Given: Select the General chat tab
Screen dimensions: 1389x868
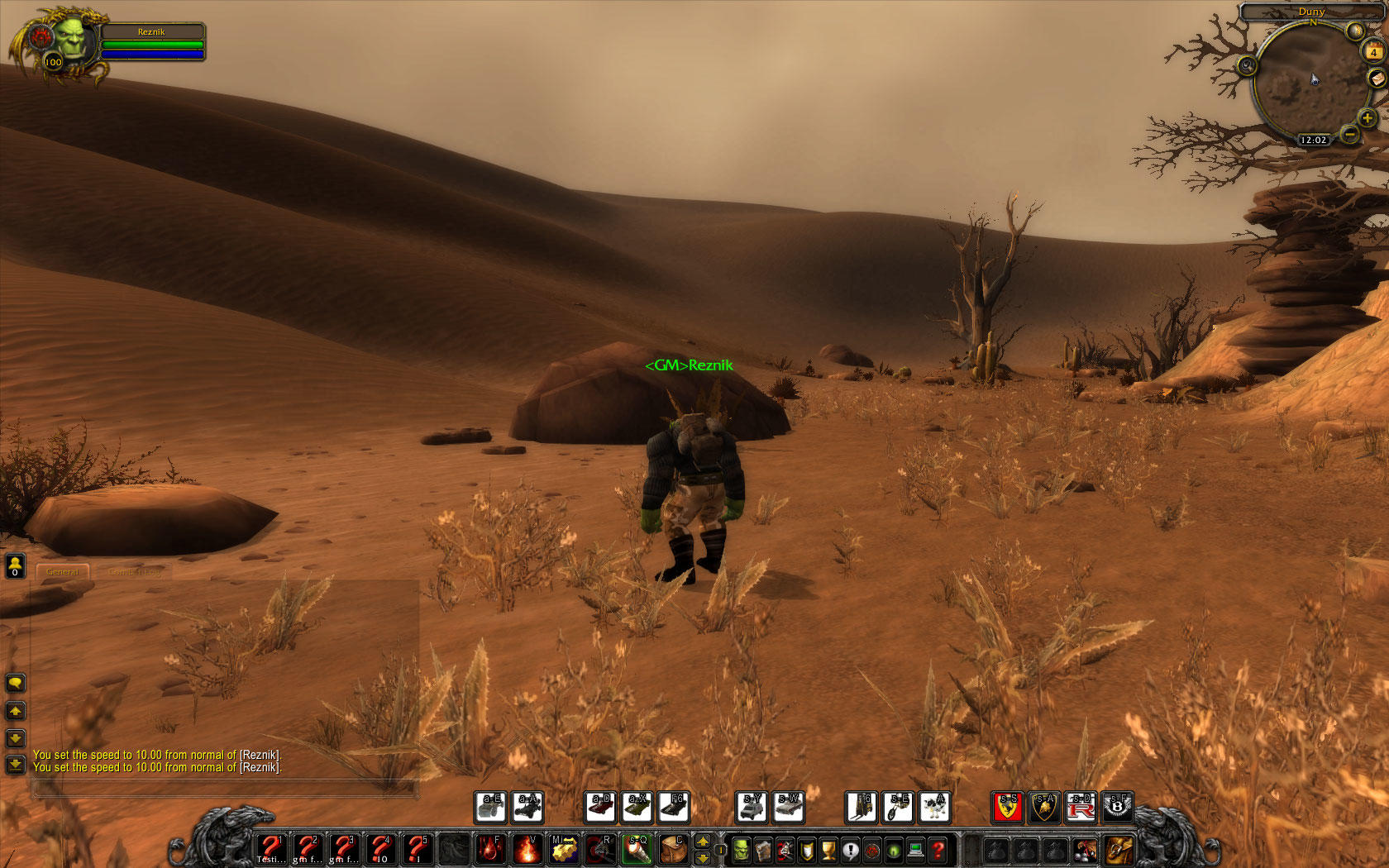Looking at the screenshot, I should (63, 571).
